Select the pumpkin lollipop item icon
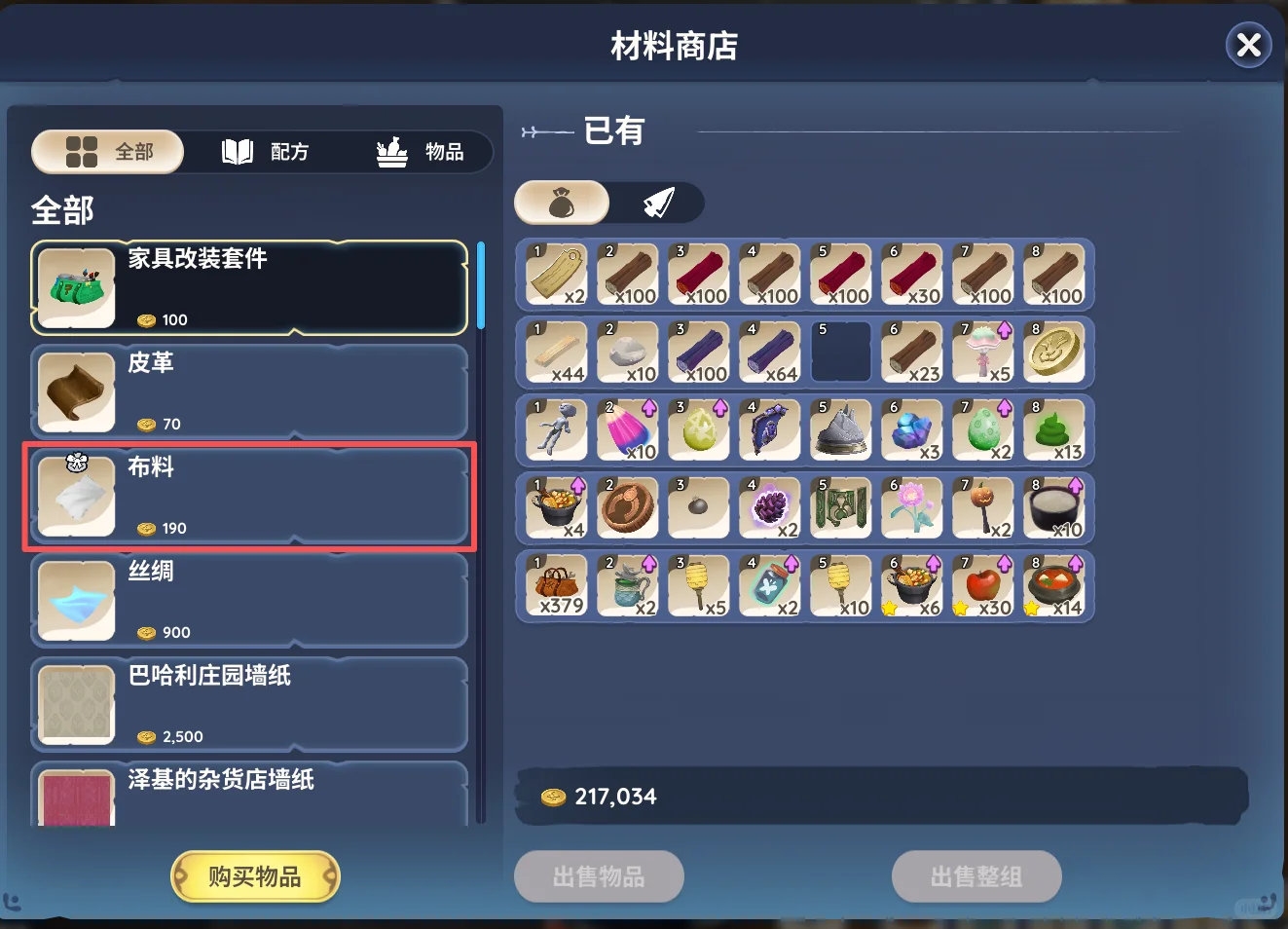The height and width of the screenshot is (929, 1288). (983, 507)
